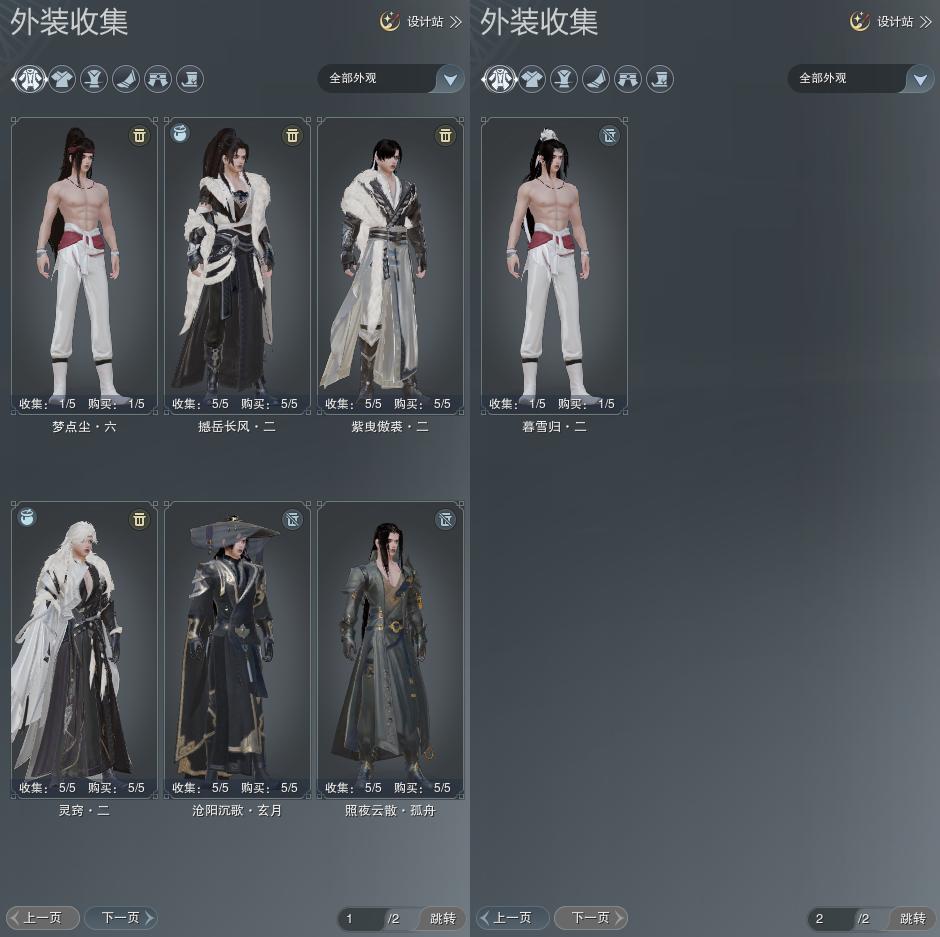
Task: Select the 撼岳长风·二 outfit card
Action: pyautogui.click(x=237, y=265)
